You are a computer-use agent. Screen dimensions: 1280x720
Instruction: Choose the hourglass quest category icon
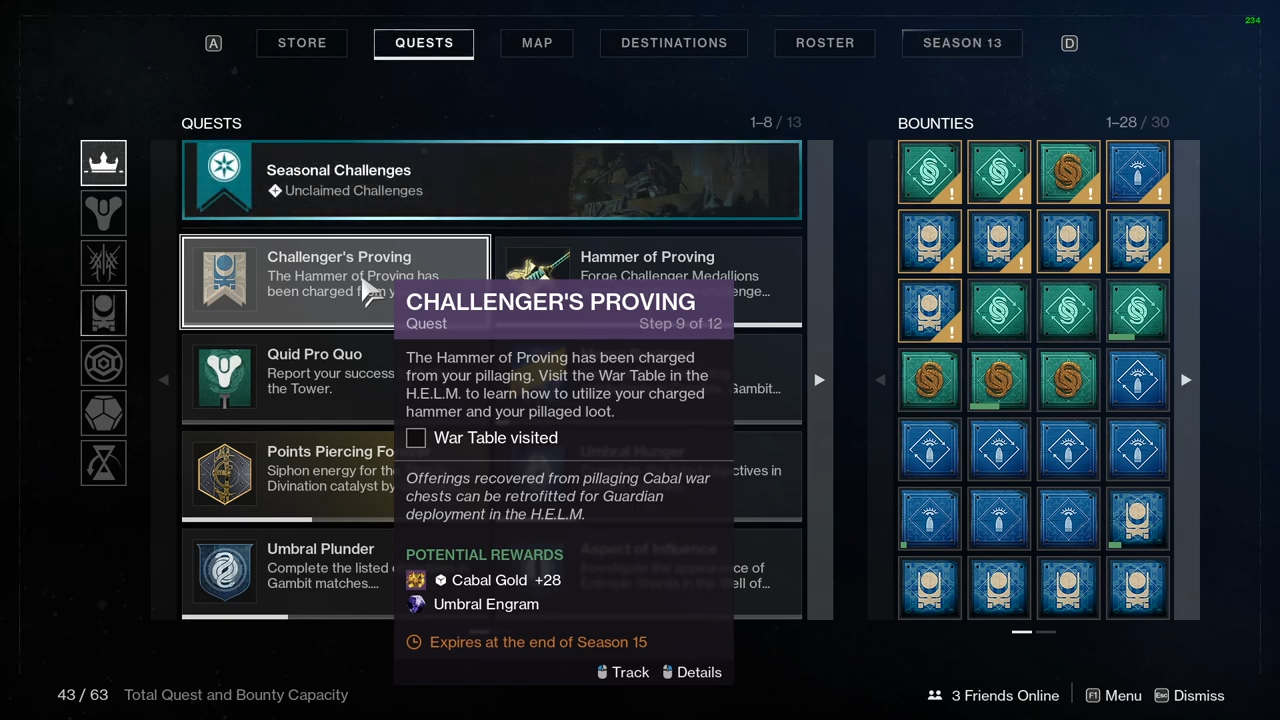(104, 463)
